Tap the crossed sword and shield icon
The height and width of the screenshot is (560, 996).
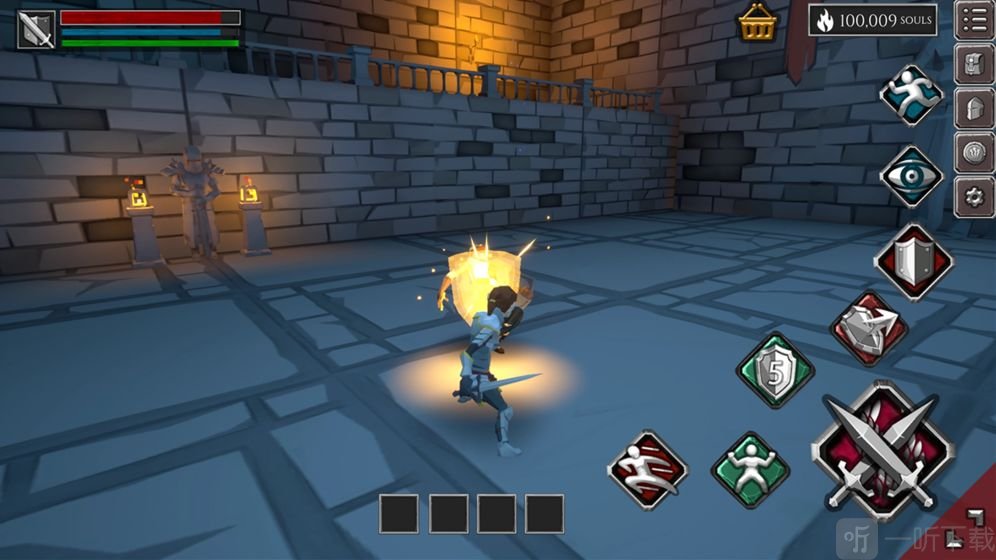click(36, 29)
